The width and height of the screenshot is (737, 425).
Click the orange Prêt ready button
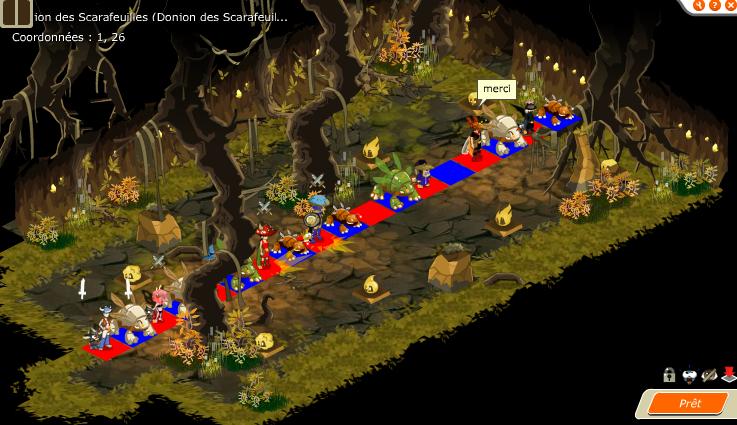tap(690, 403)
